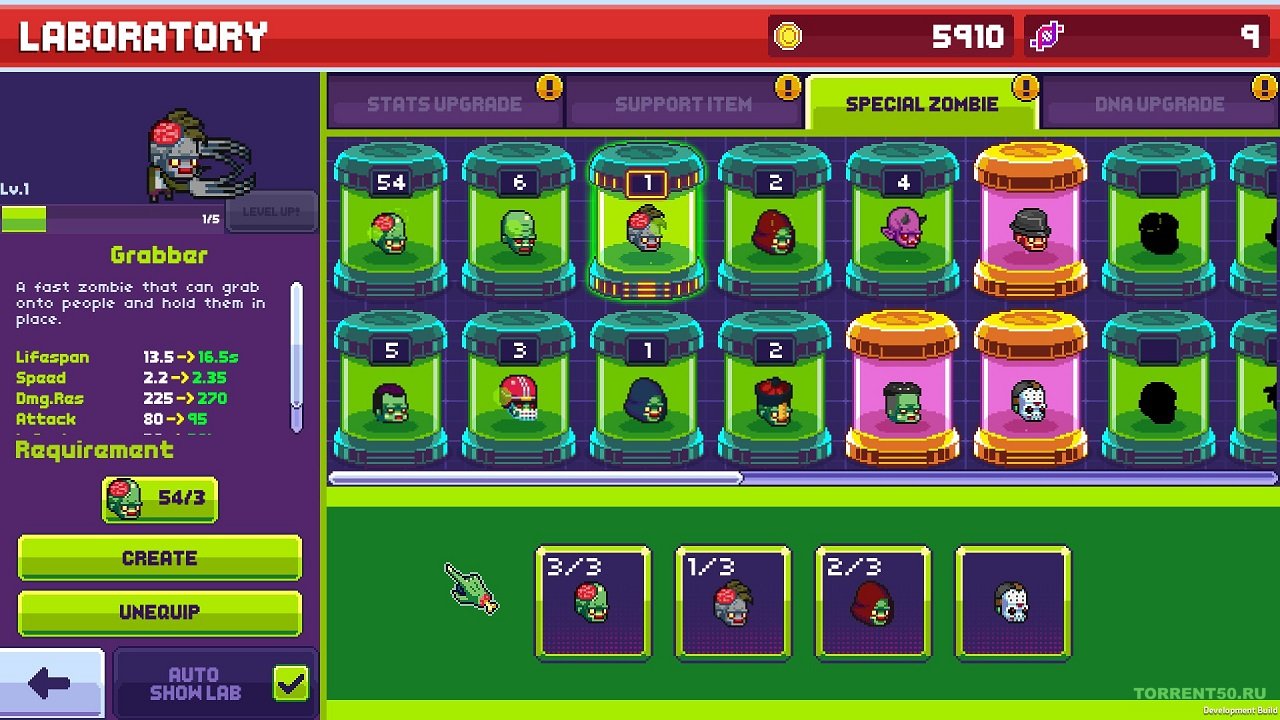This screenshot has width=1280, height=720.
Task: Open the Support Item tab
Action: point(683,104)
